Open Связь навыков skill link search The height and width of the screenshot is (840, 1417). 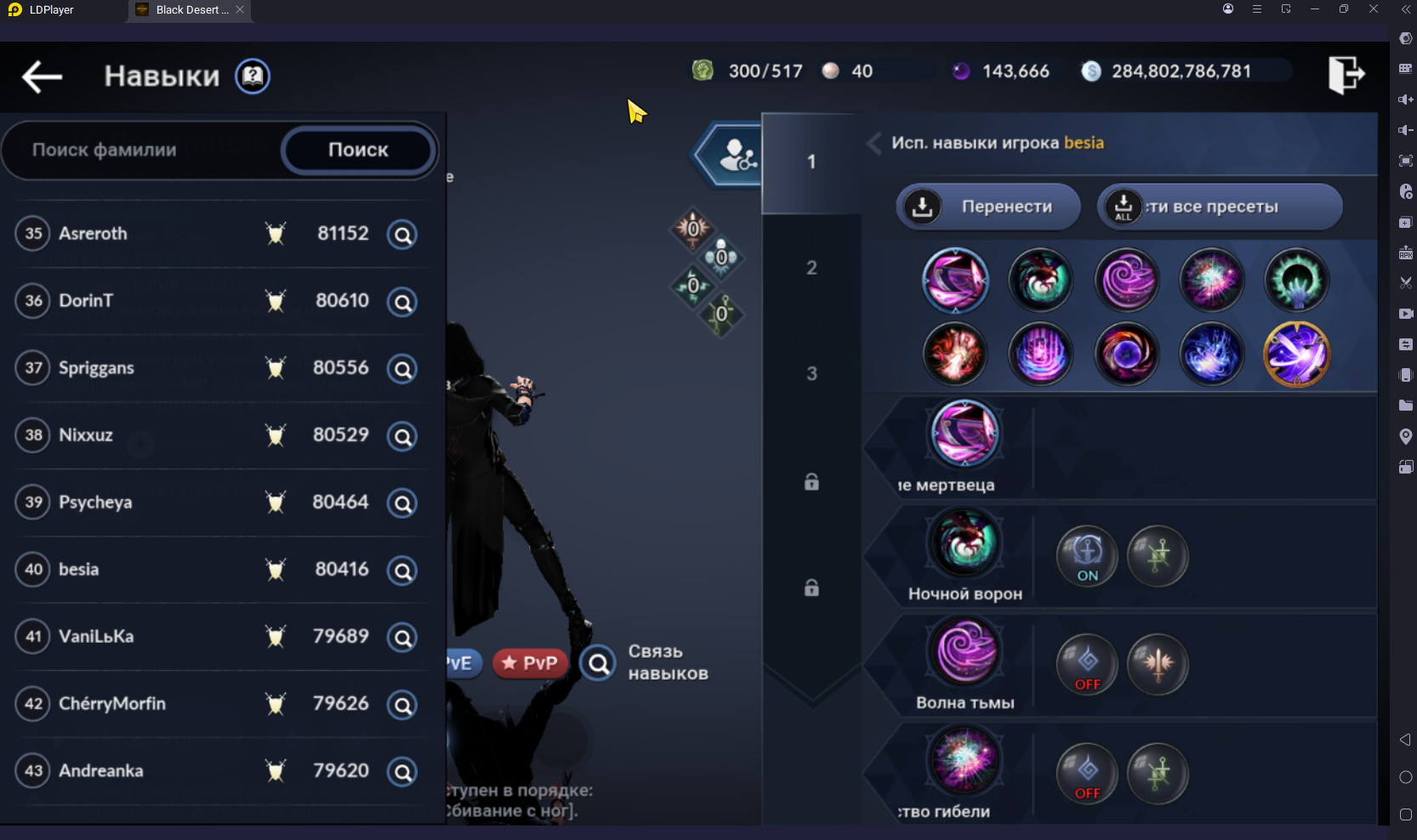tap(599, 663)
